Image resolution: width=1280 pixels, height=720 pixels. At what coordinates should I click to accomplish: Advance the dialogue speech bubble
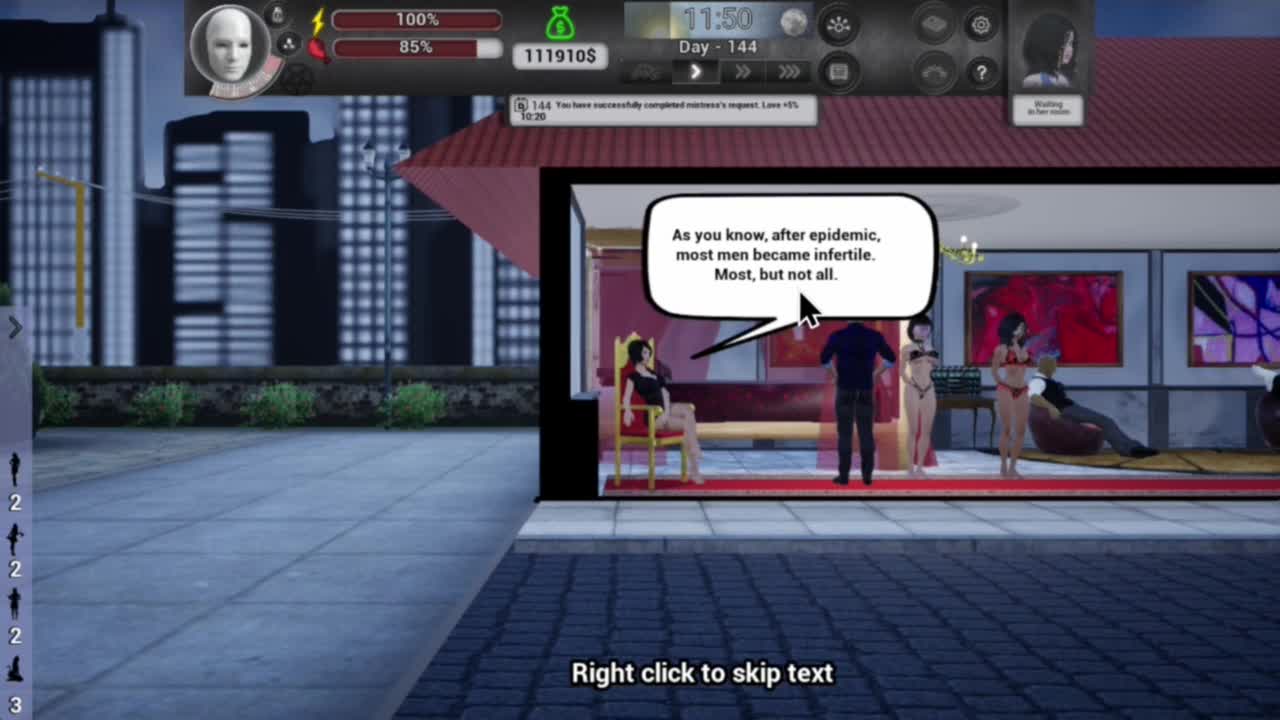tap(790, 256)
